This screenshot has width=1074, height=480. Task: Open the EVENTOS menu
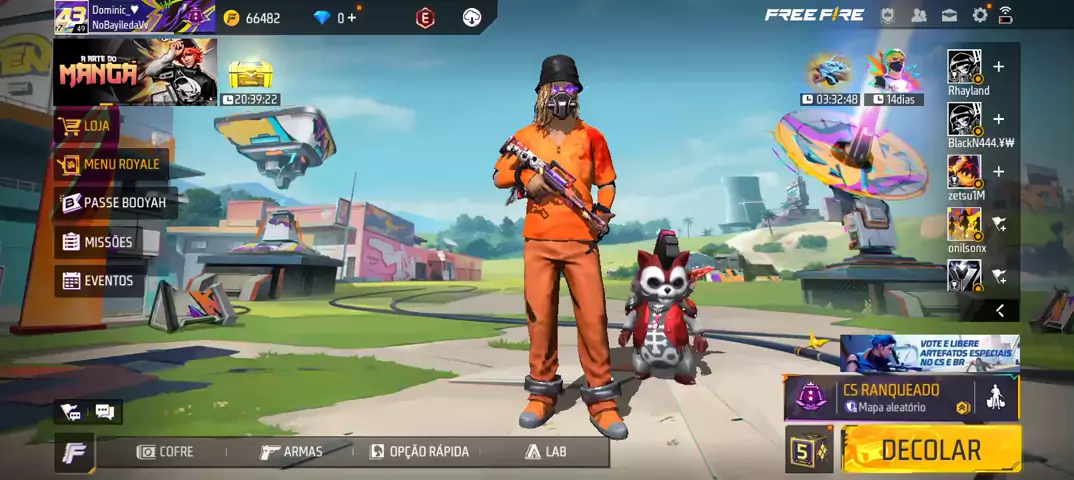click(98, 281)
